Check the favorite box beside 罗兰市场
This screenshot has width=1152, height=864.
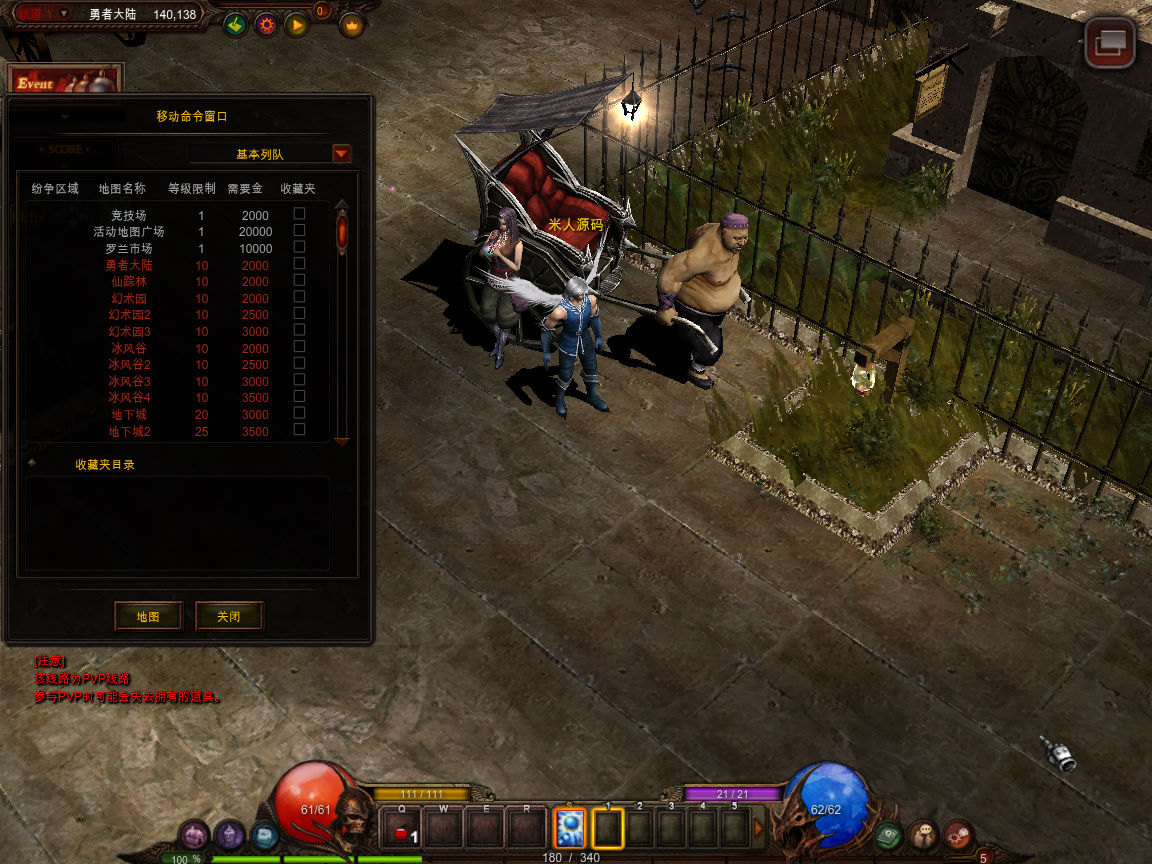coord(299,247)
